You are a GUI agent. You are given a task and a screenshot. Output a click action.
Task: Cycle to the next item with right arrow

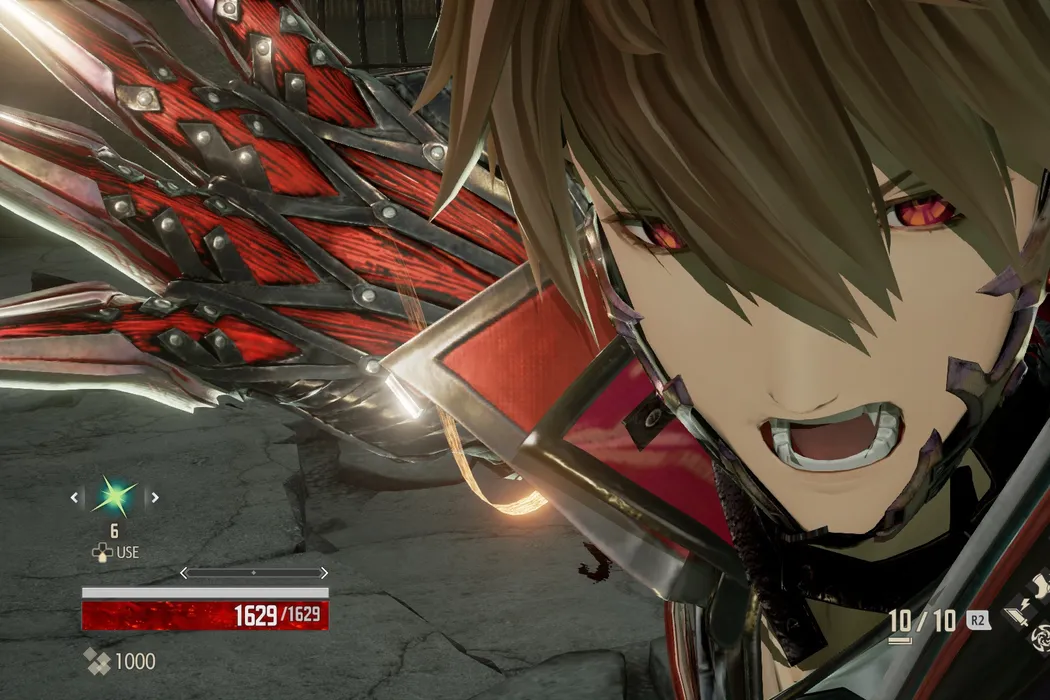pos(155,496)
